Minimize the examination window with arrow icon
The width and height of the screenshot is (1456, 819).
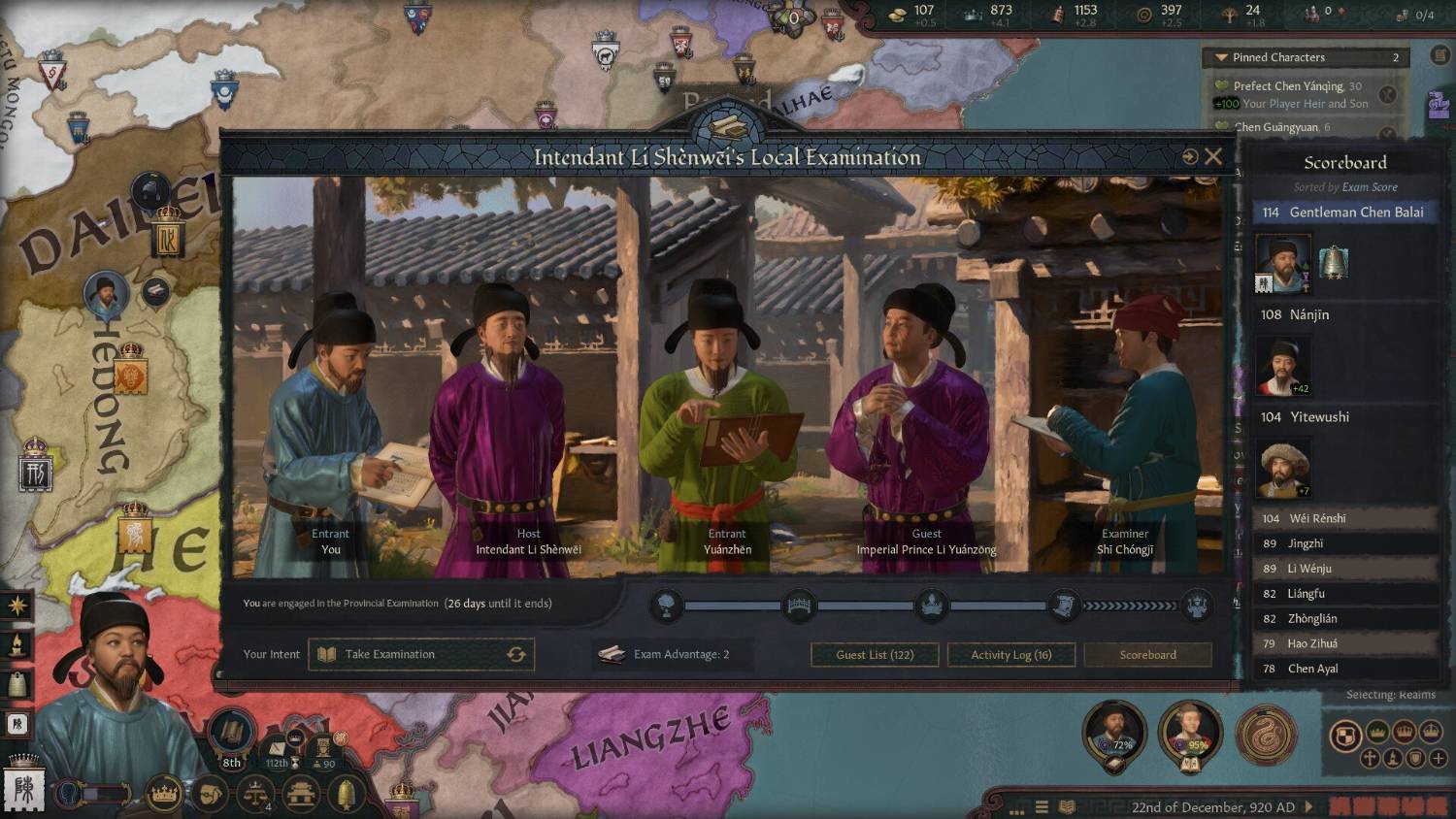click(1189, 156)
